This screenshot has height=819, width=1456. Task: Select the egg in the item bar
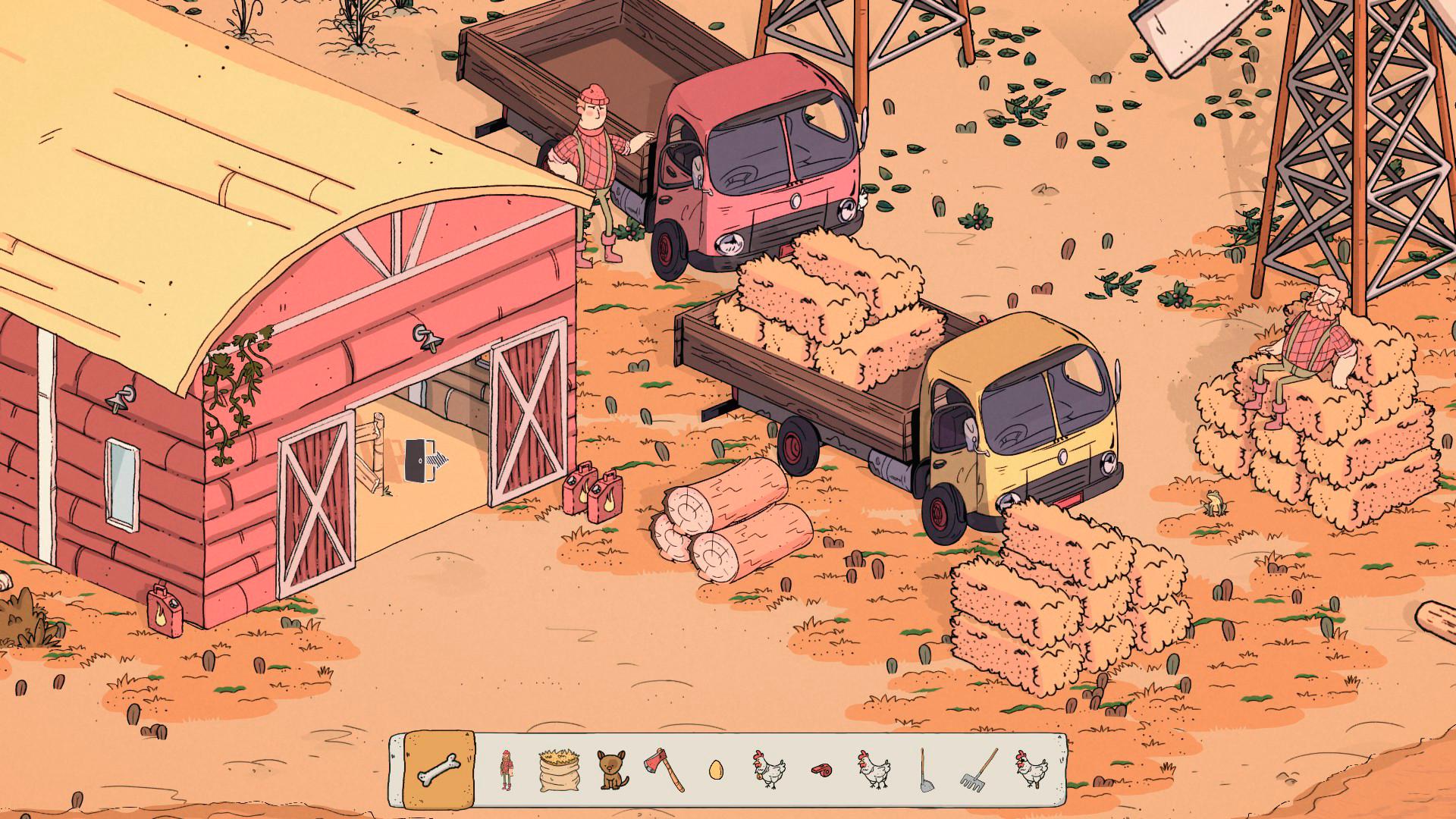(x=715, y=770)
